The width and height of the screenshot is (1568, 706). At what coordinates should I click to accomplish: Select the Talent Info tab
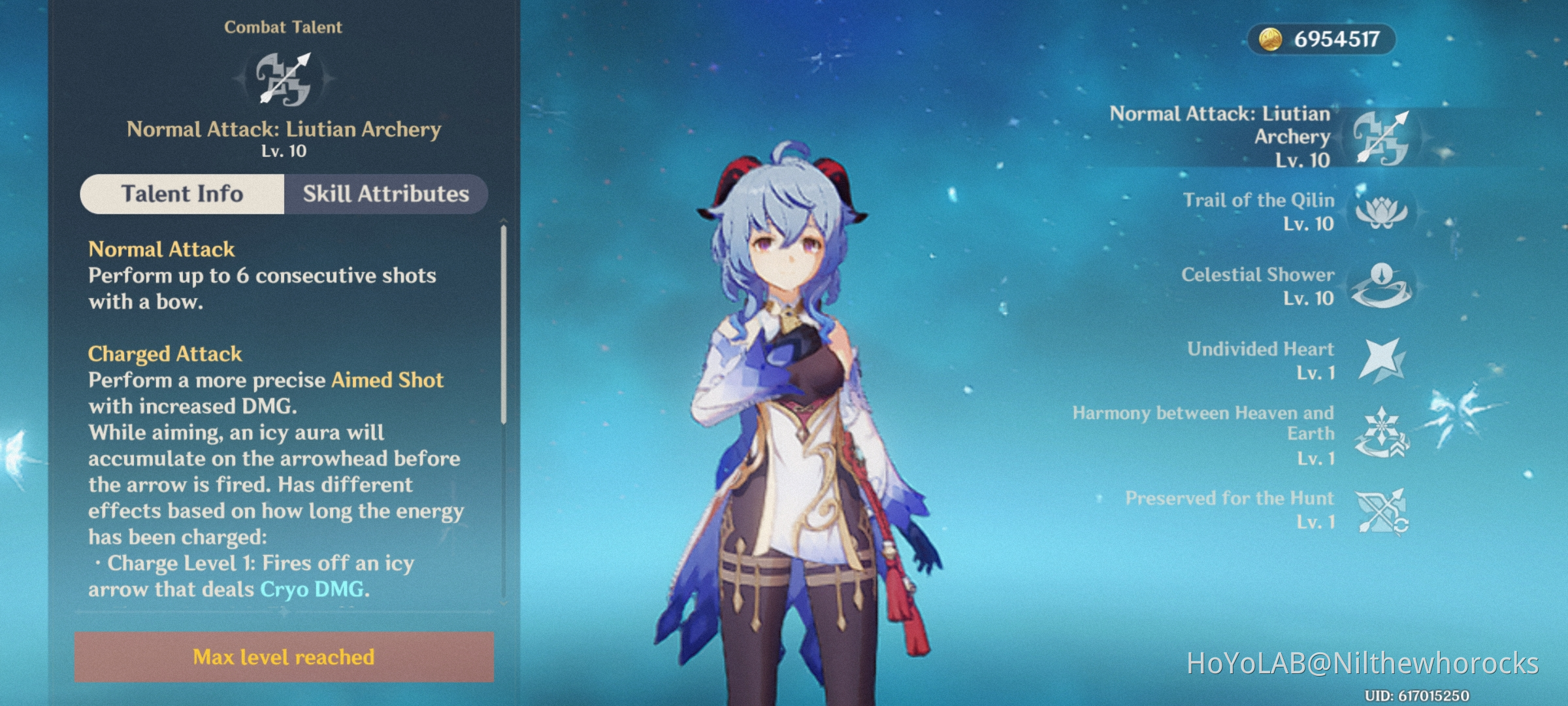click(x=182, y=194)
